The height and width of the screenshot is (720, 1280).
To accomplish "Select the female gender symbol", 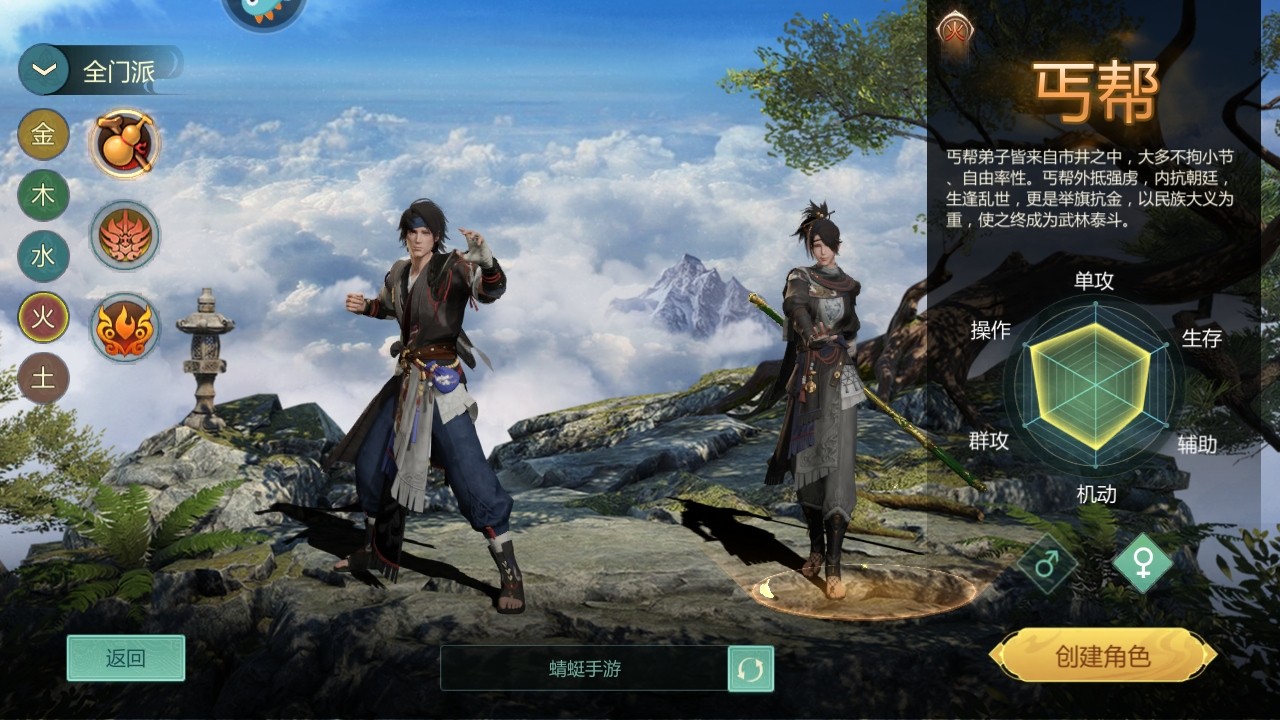I will click(x=1142, y=564).
